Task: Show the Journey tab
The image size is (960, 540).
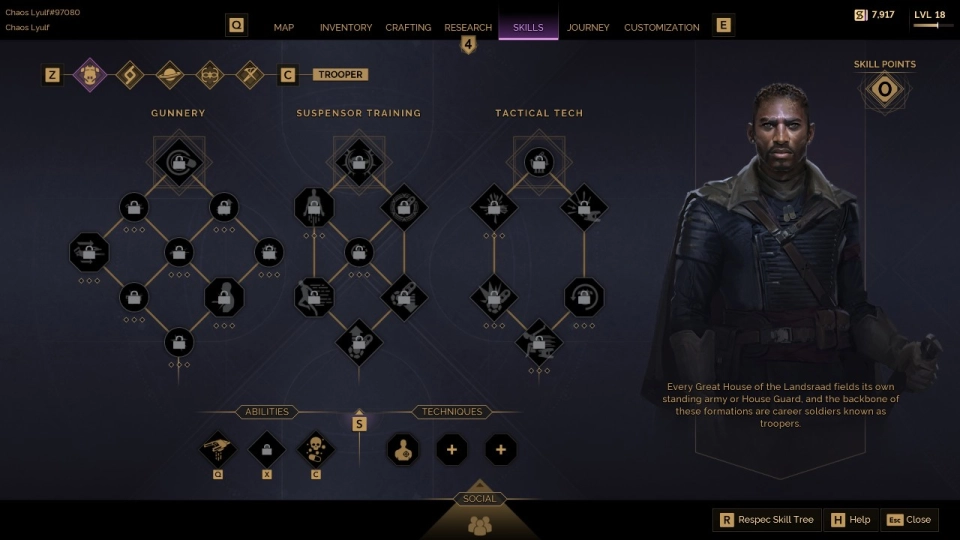Action: [x=588, y=27]
